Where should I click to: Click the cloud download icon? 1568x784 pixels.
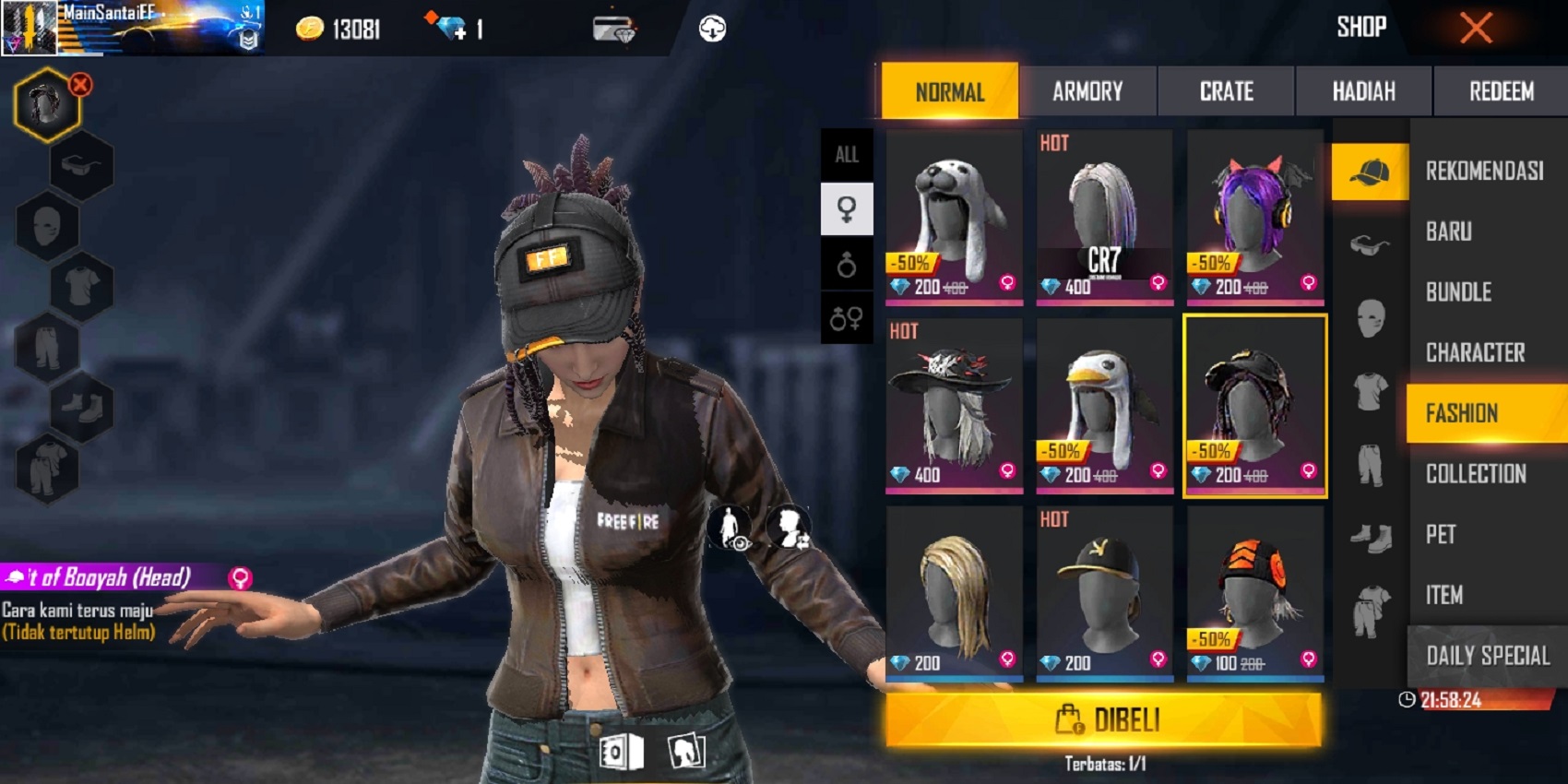pyautogui.click(x=710, y=28)
